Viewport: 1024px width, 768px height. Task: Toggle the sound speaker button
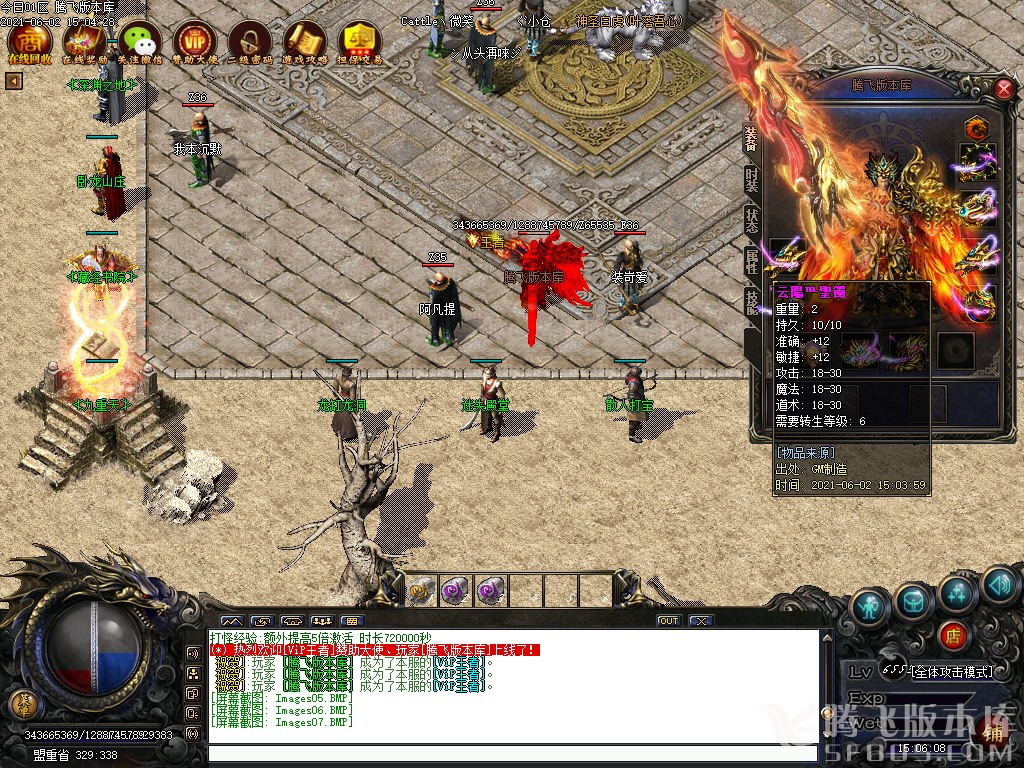pyautogui.click(x=998, y=585)
